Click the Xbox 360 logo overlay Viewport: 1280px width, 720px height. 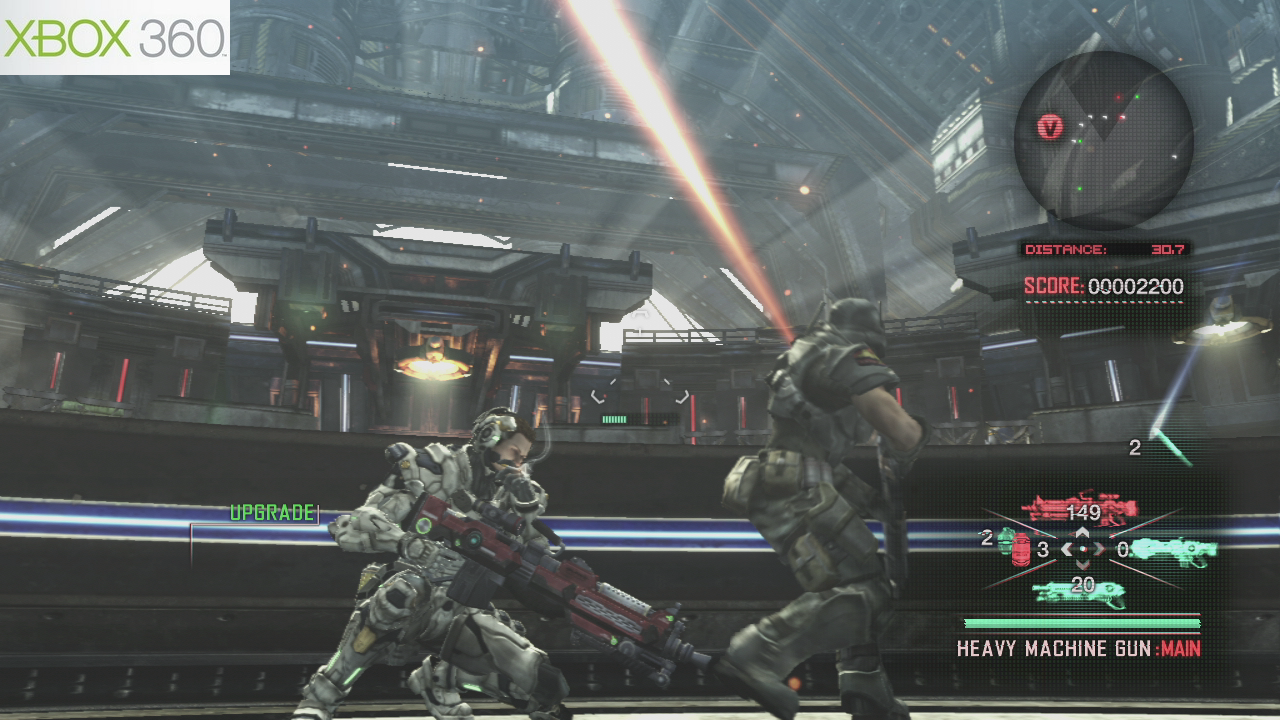pyautogui.click(x=115, y=37)
